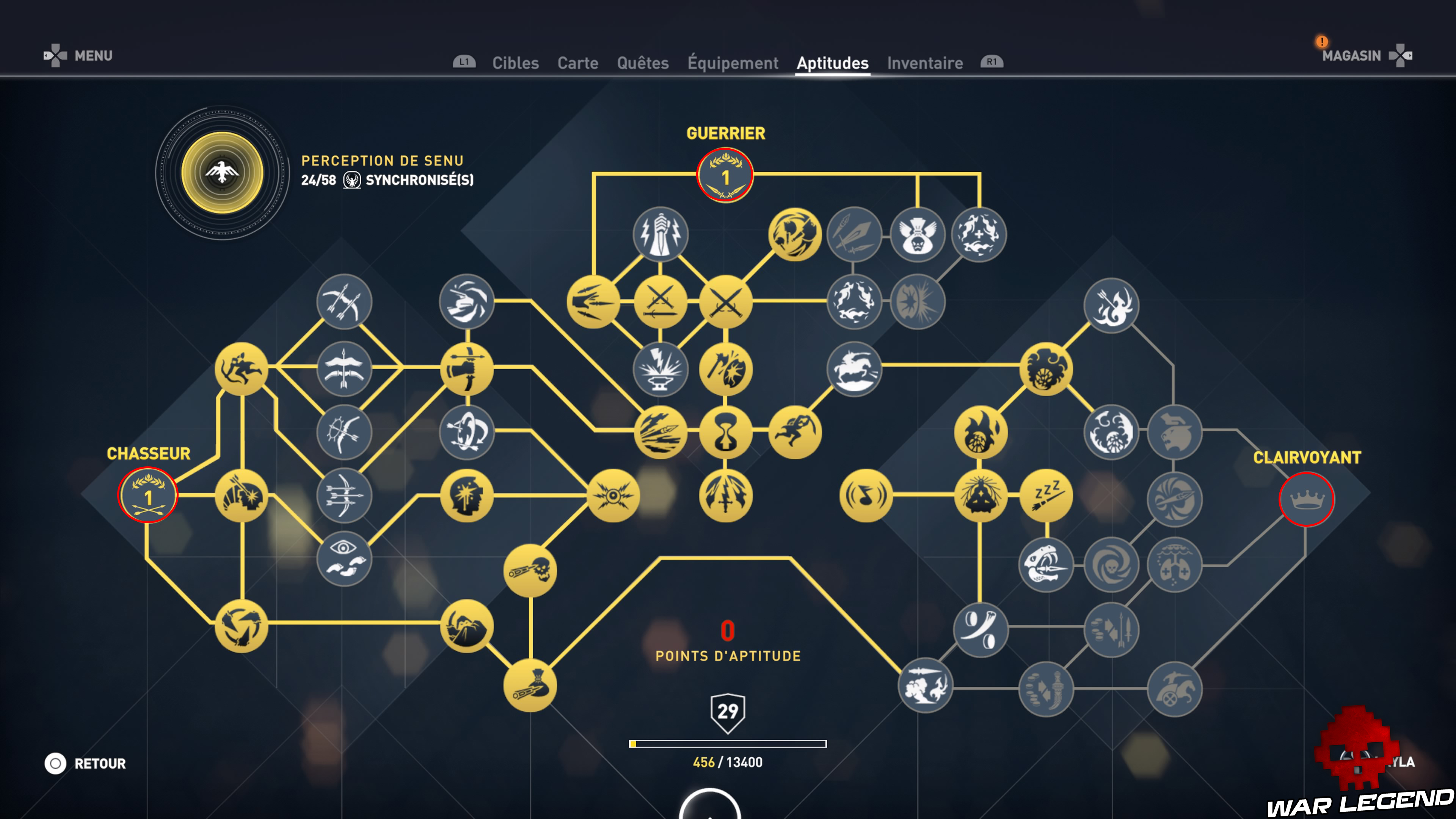Select the dual swords combat skill

pos(726,303)
